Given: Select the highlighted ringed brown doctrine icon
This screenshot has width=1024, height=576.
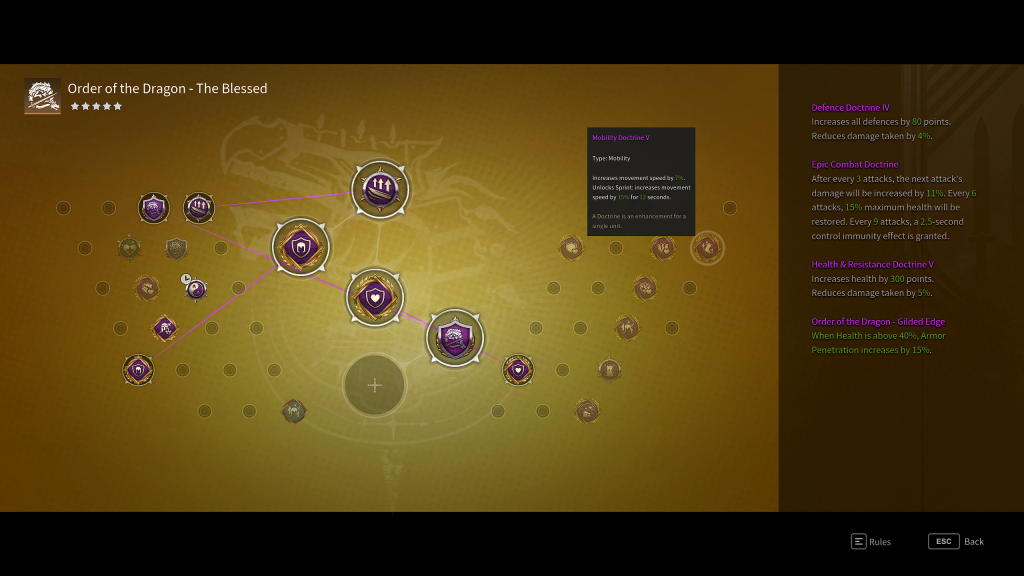Looking at the screenshot, I should (x=707, y=247).
